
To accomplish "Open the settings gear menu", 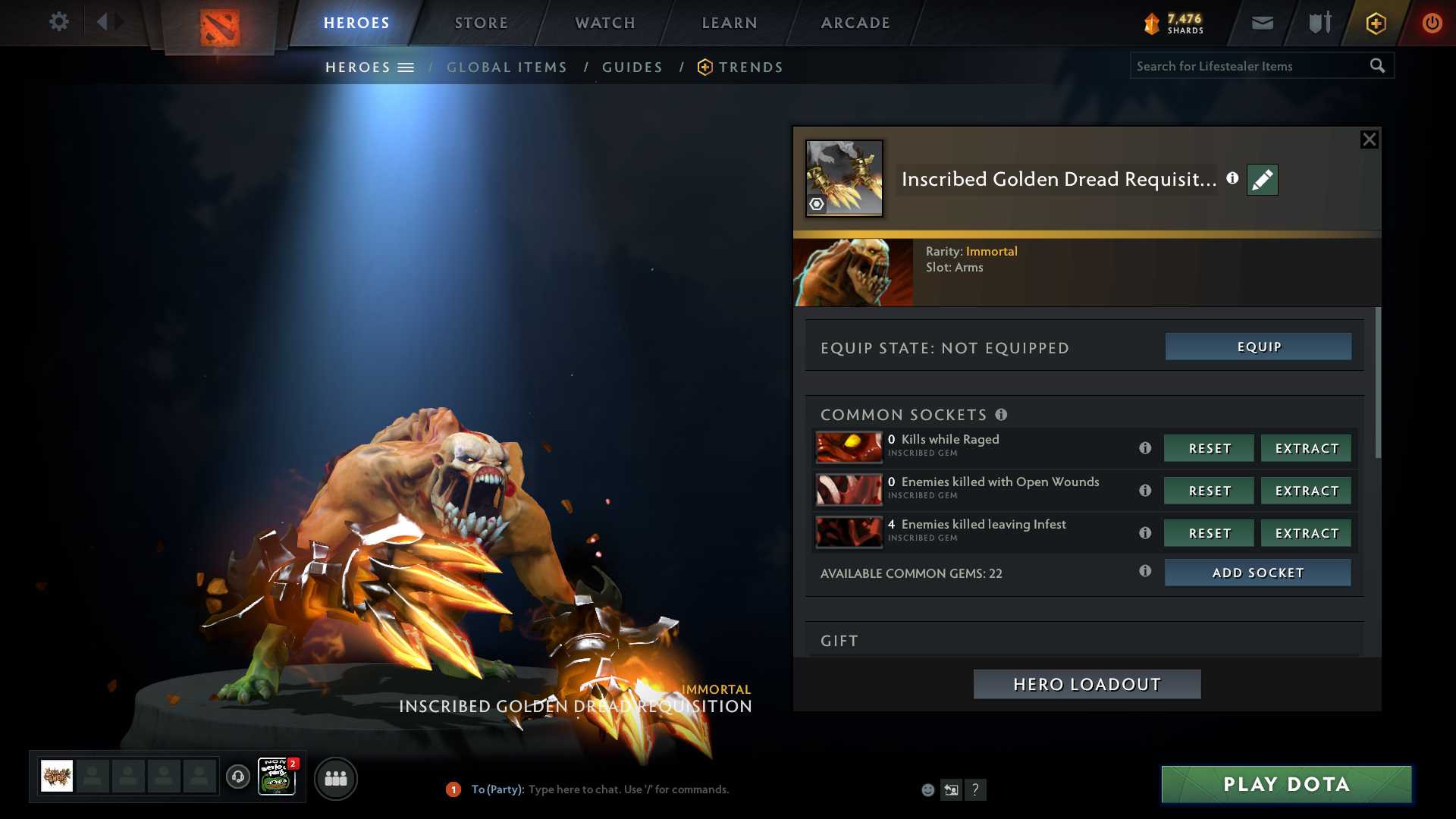I will point(58,22).
